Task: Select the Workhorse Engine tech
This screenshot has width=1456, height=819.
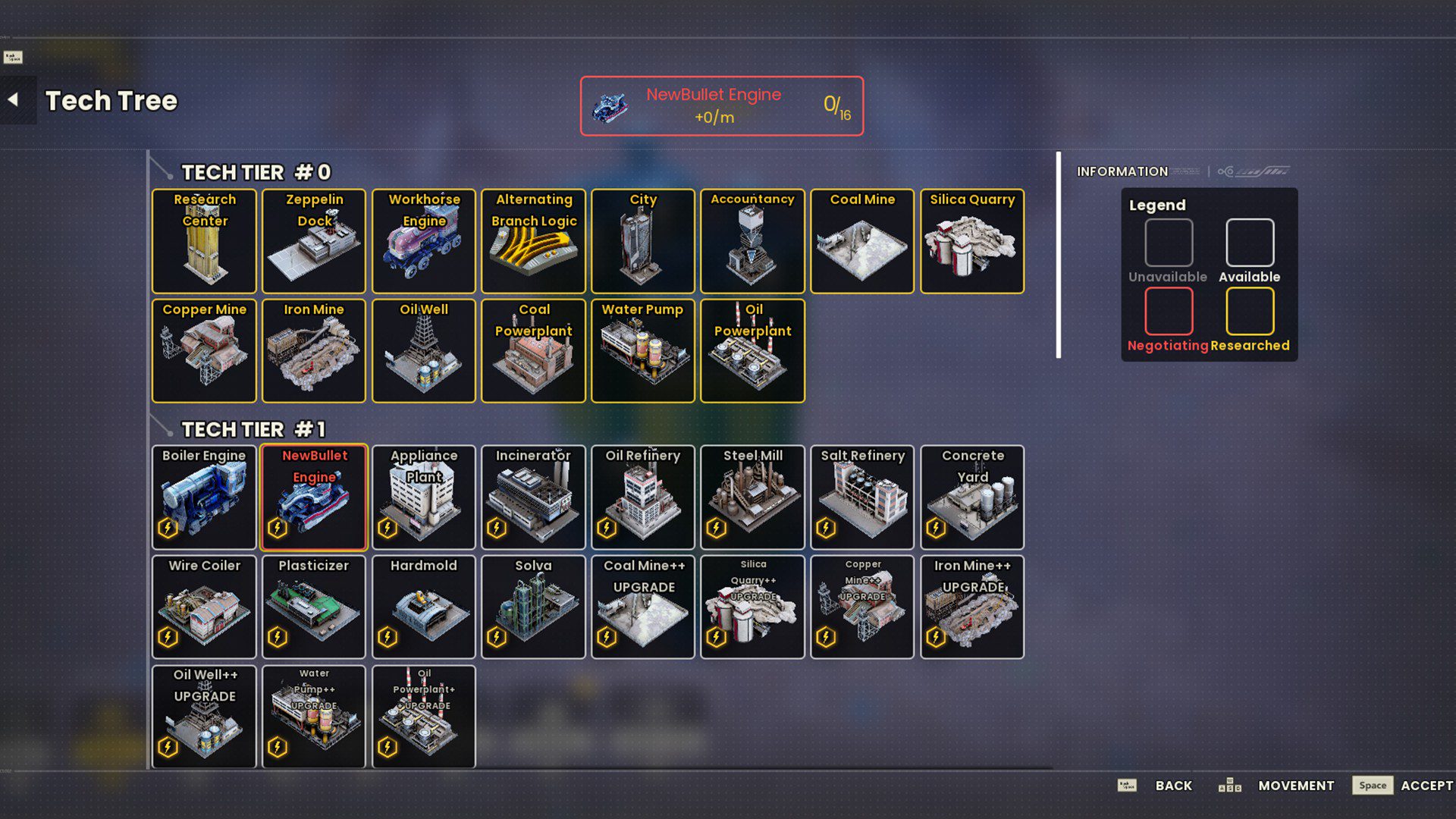Action: pyautogui.click(x=424, y=241)
